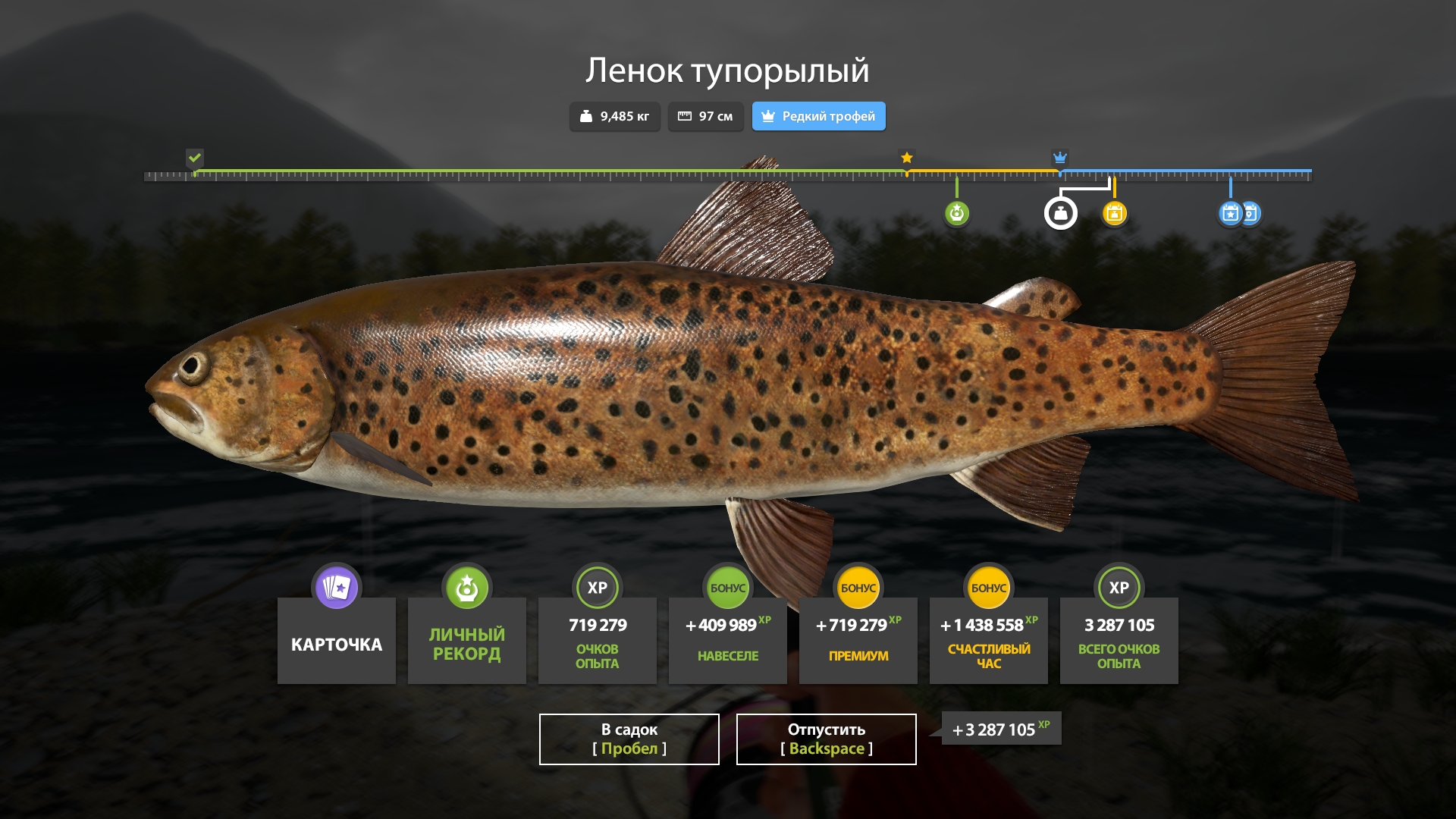Select the Навеселе bonus tile

tap(728, 639)
